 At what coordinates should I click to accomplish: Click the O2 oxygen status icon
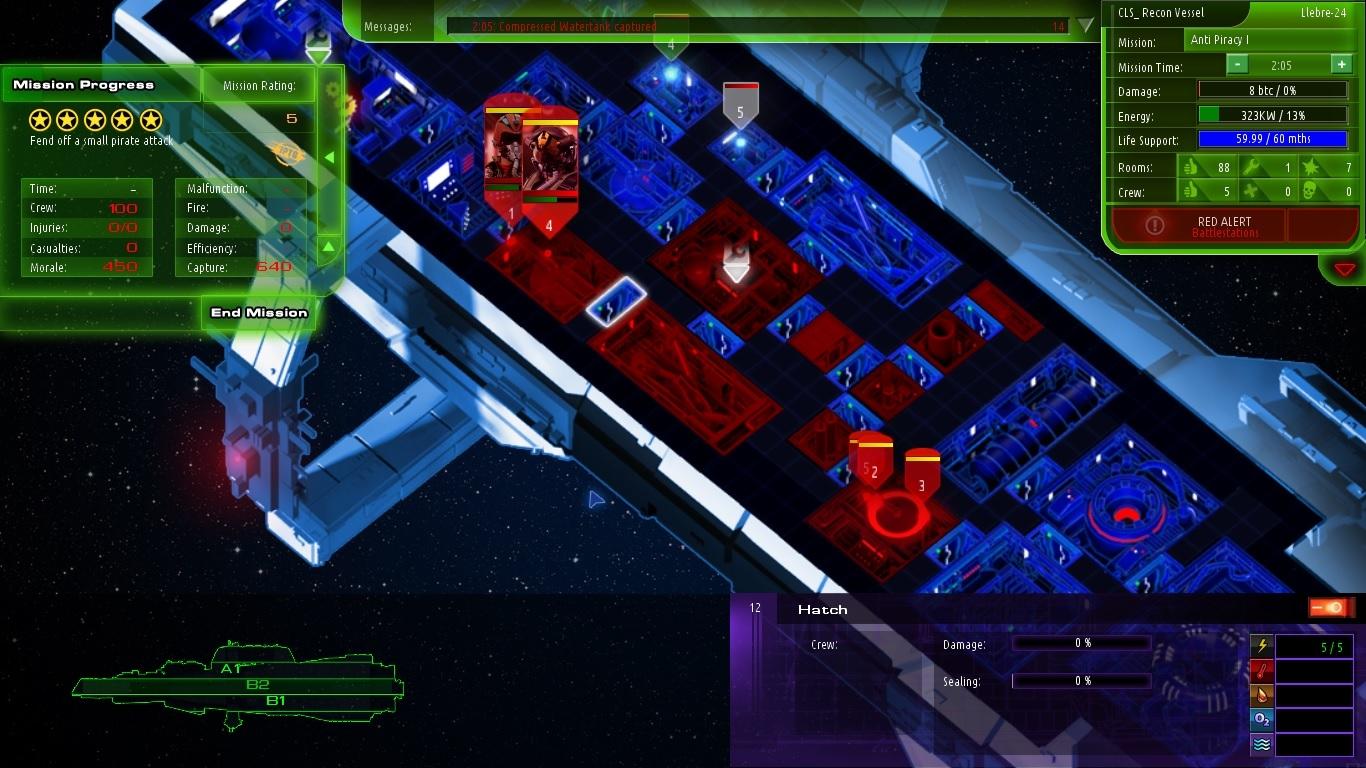(1262, 718)
